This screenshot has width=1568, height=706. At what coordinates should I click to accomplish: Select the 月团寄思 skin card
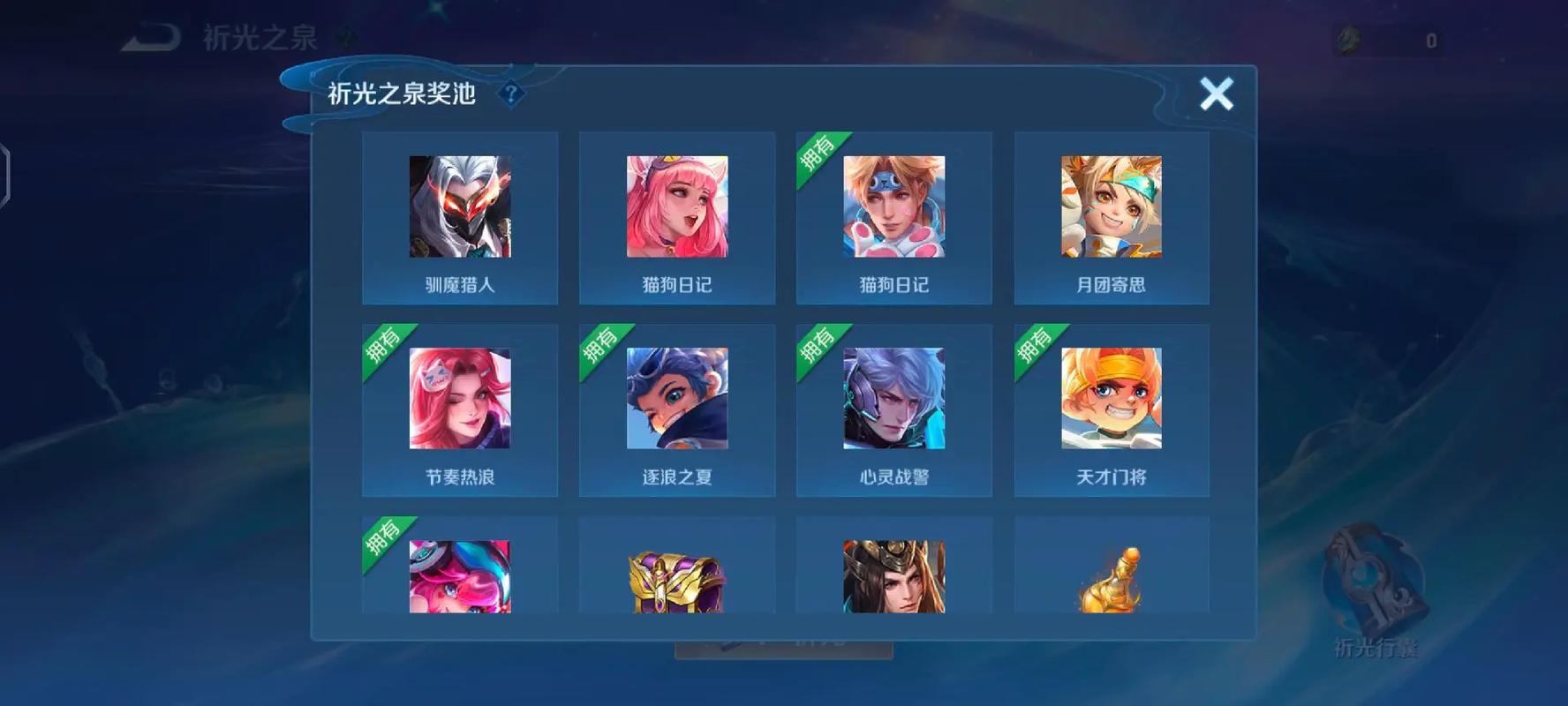pyautogui.click(x=1111, y=216)
